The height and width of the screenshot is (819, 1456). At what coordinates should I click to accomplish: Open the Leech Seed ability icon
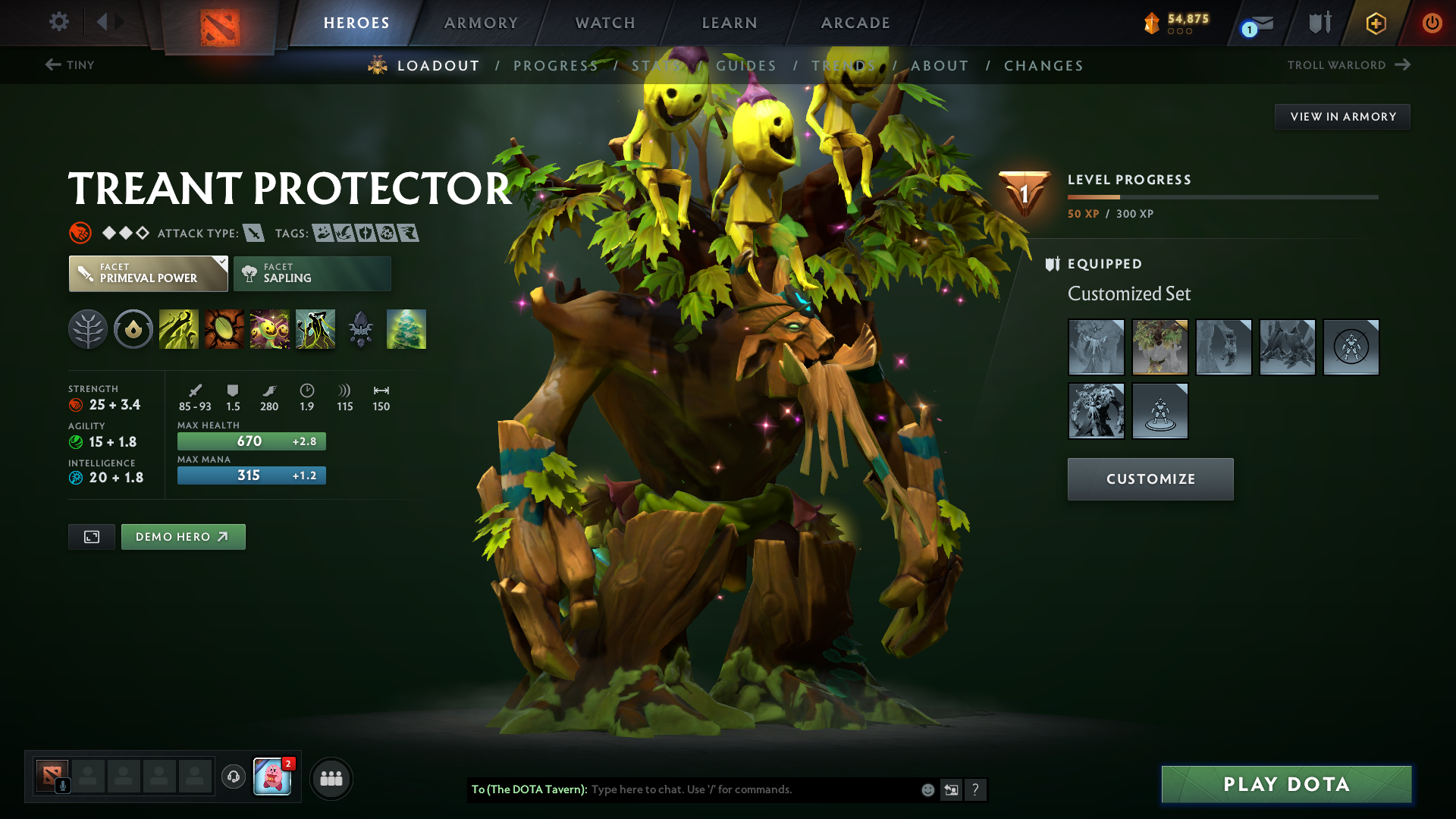pyautogui.click(x=224, y=329)
